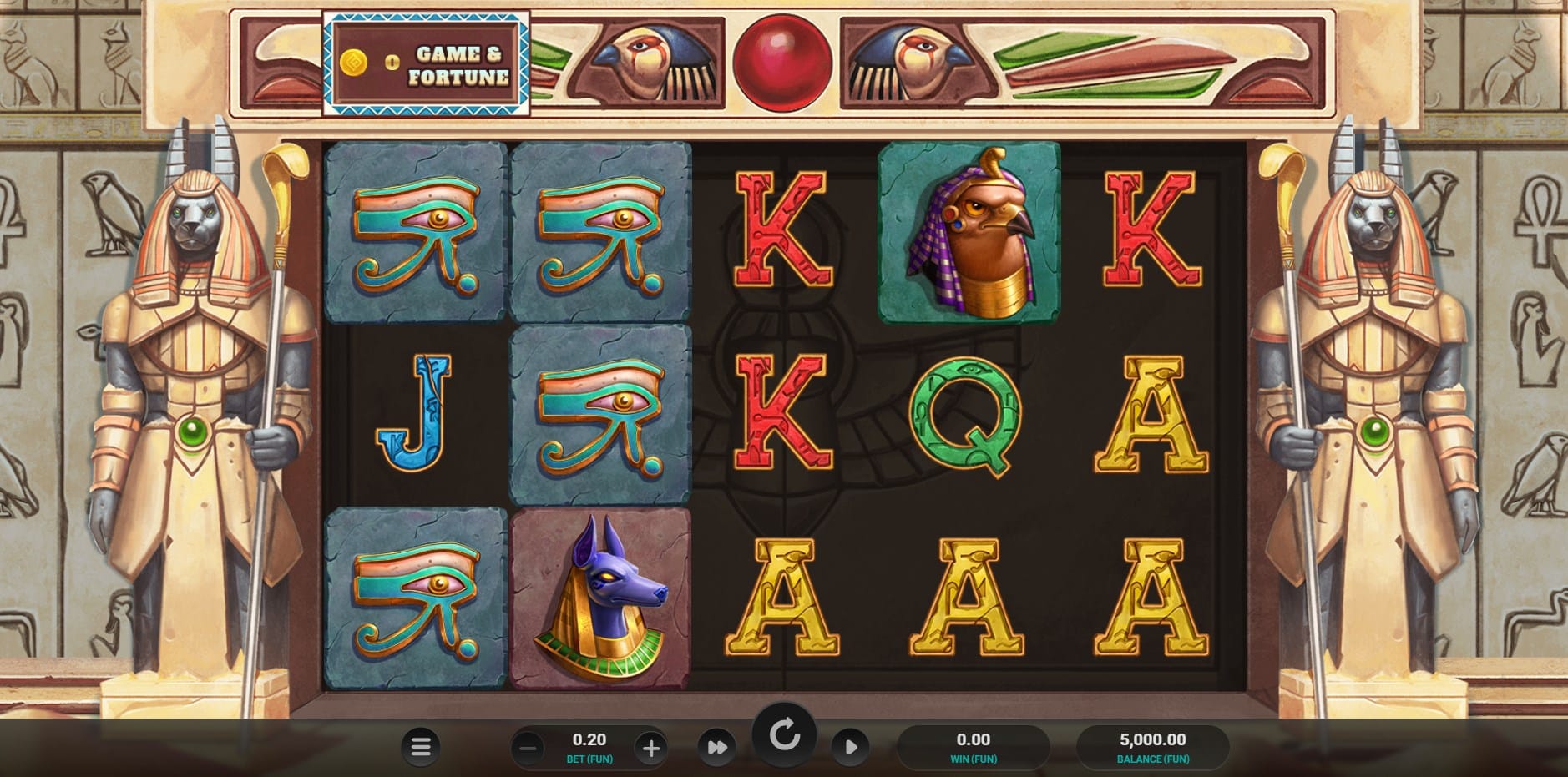The image size is (1568, 777).
Task: Increase the bet with plus button
Action: pyautogui.click(x=651, y=748)
